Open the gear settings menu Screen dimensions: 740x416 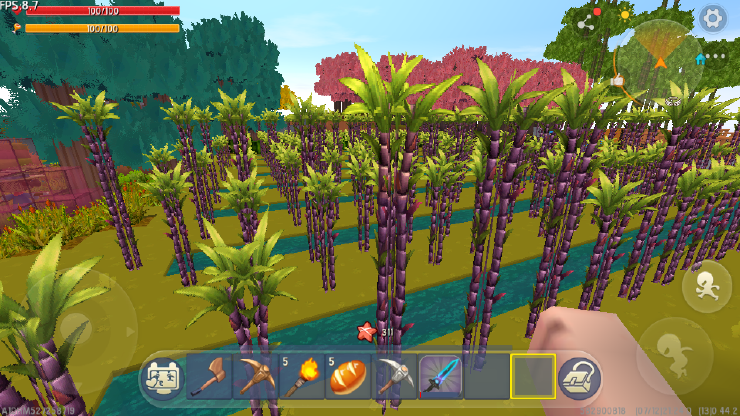tap(712, 18)
